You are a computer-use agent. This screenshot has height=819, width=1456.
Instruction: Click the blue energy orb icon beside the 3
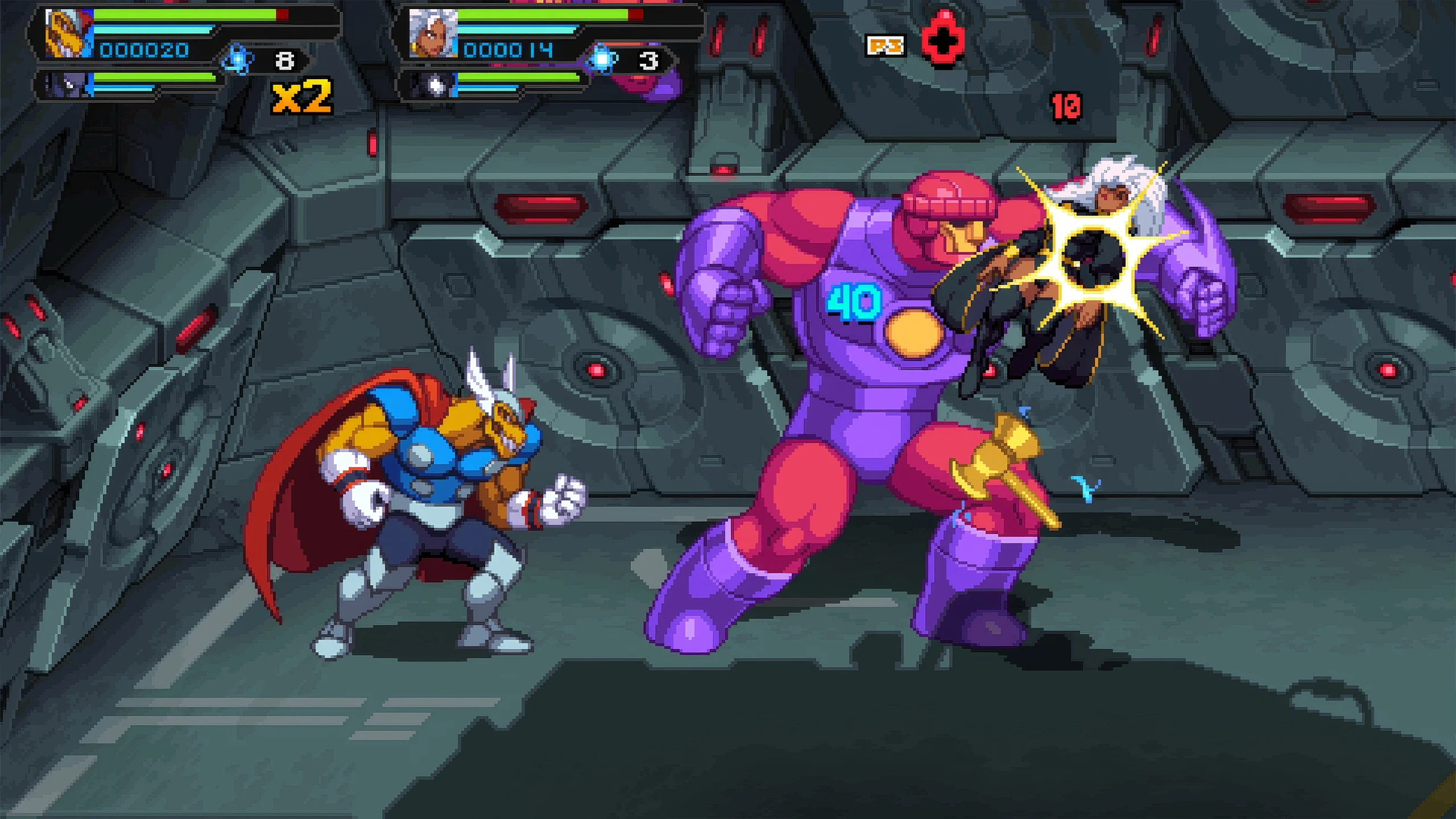[602, 60]
